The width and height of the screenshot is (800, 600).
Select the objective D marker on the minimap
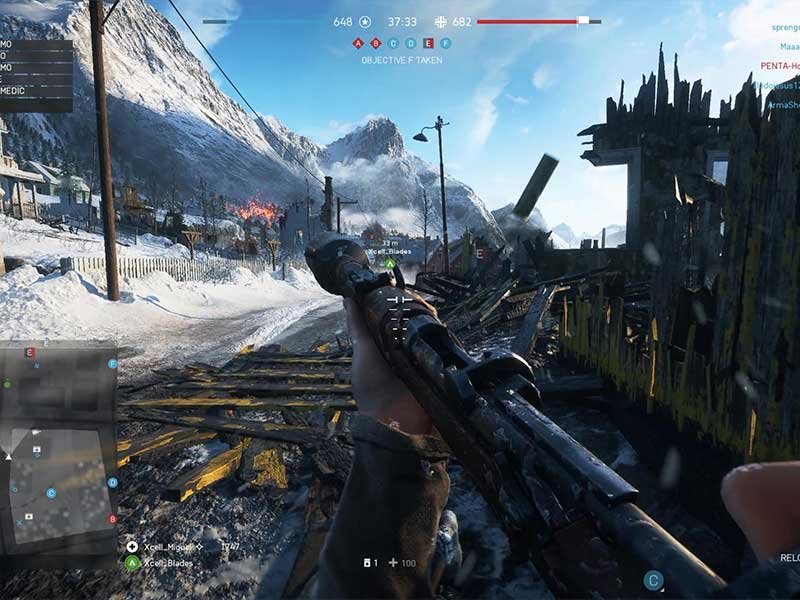[112, 483]
